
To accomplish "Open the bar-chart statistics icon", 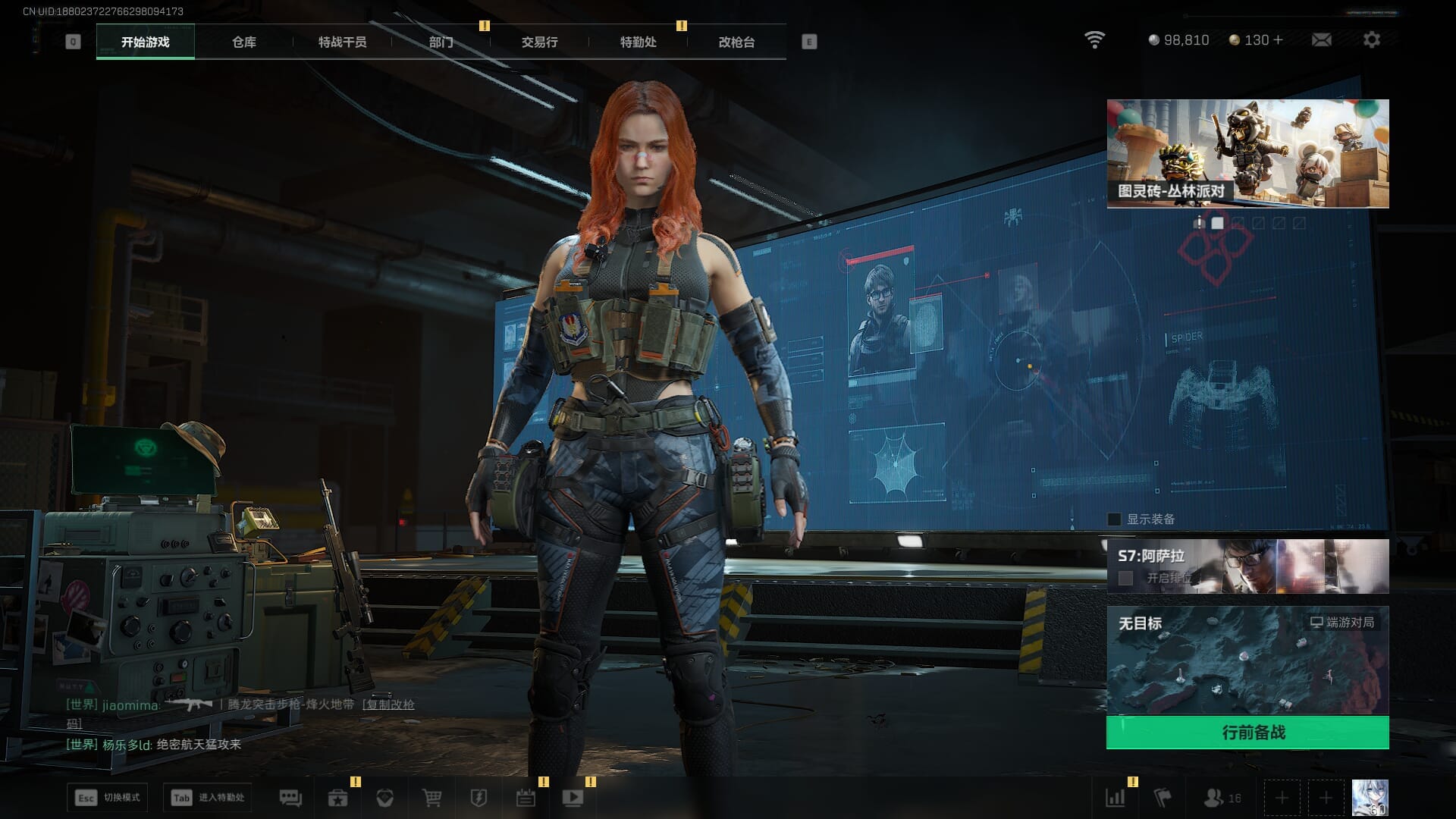I will 1115,798.
